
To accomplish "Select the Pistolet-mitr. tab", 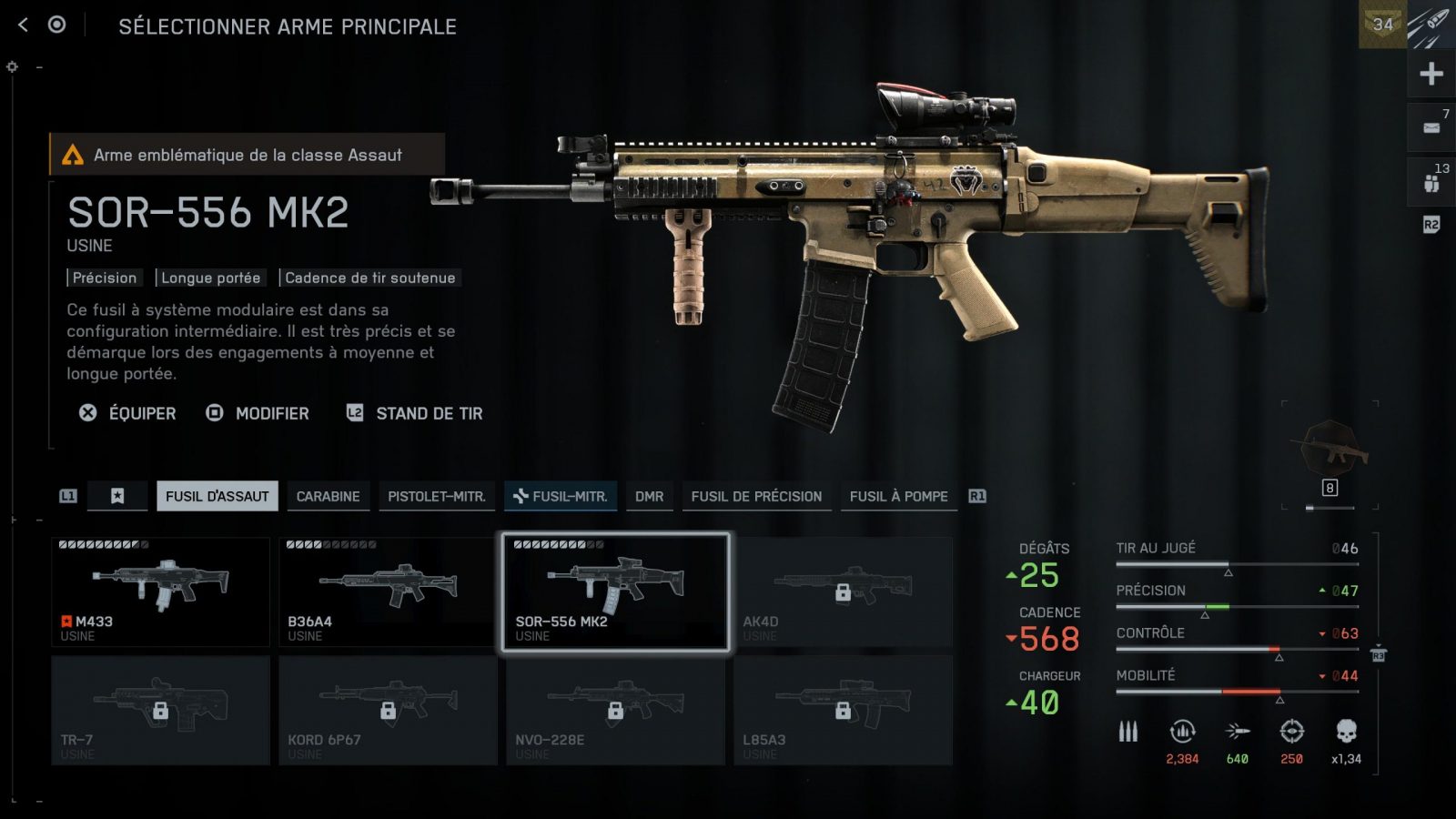I will point(436,496).
